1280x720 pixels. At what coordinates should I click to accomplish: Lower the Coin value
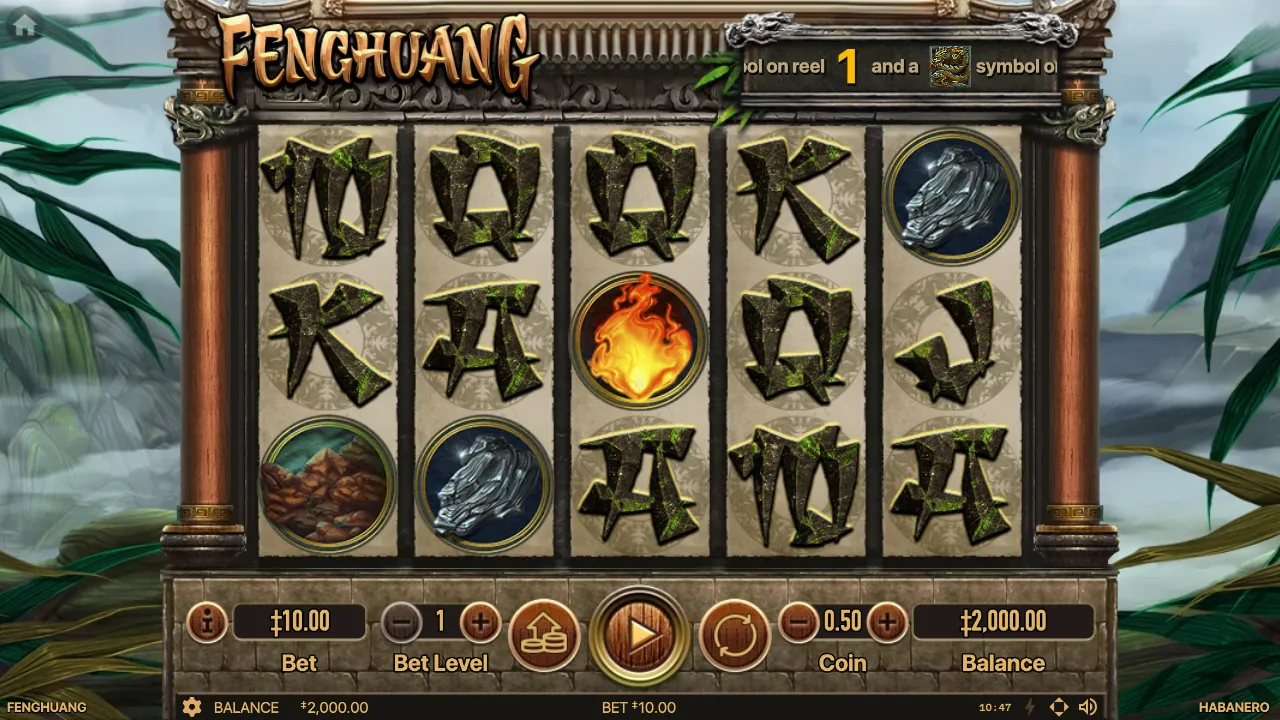click(x=798, y=624)
